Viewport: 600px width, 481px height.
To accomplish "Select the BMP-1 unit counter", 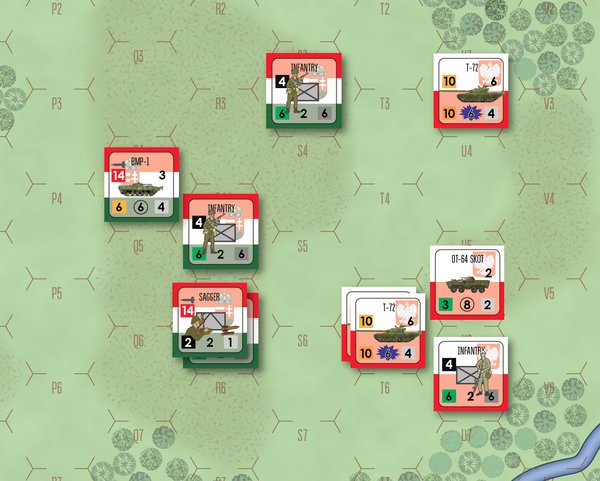I will (141, 186).
